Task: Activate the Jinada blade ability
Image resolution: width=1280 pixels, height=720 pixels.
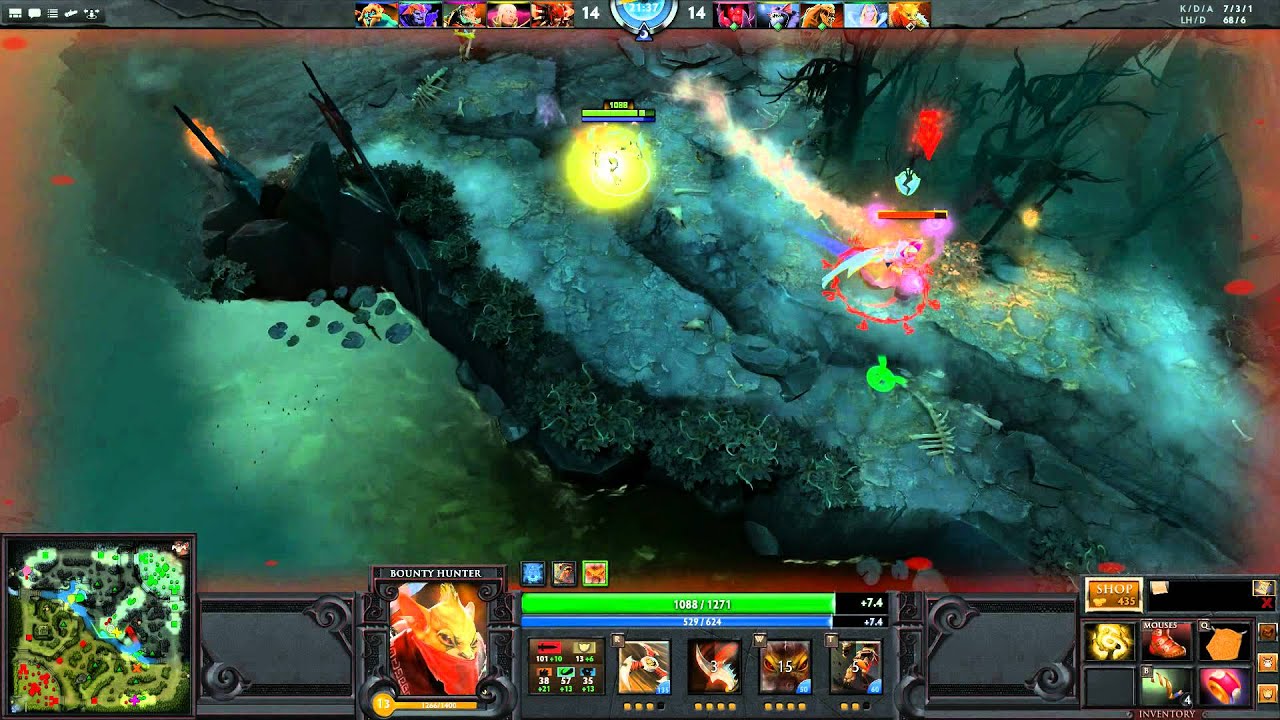Action: (714, 667)
